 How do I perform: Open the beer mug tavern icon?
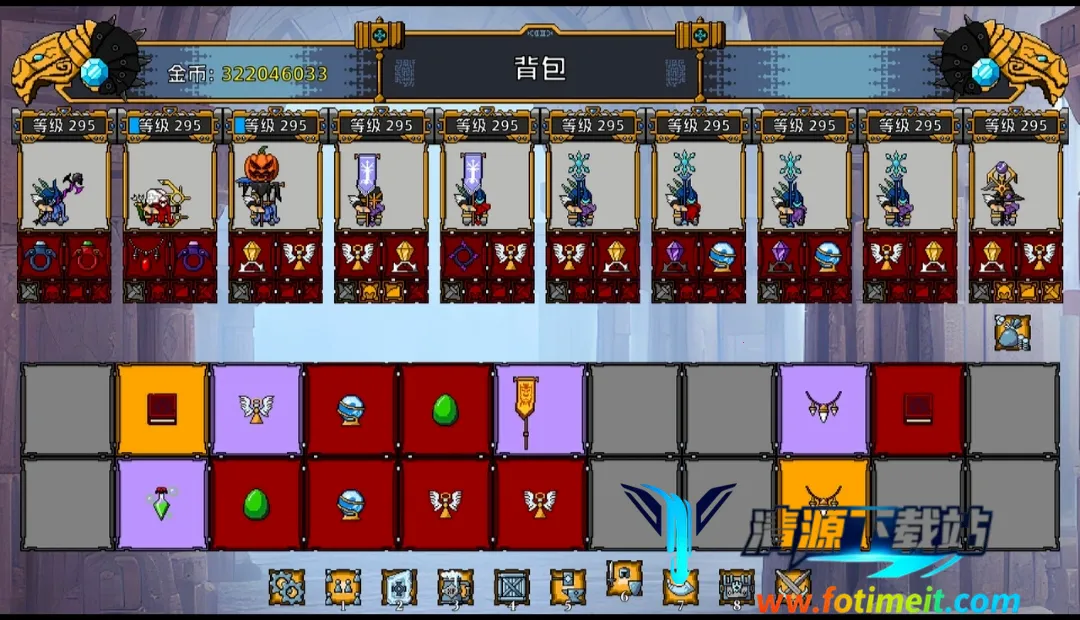[455, 587]
